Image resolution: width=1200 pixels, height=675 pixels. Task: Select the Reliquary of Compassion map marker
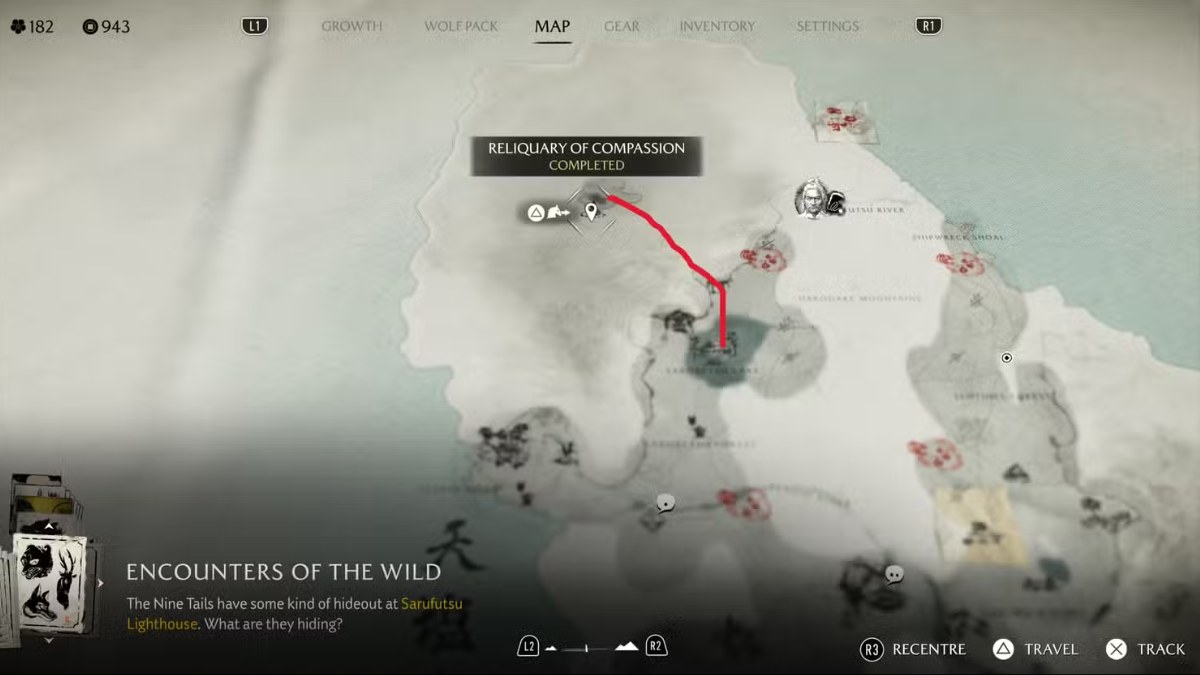[593, 211]
